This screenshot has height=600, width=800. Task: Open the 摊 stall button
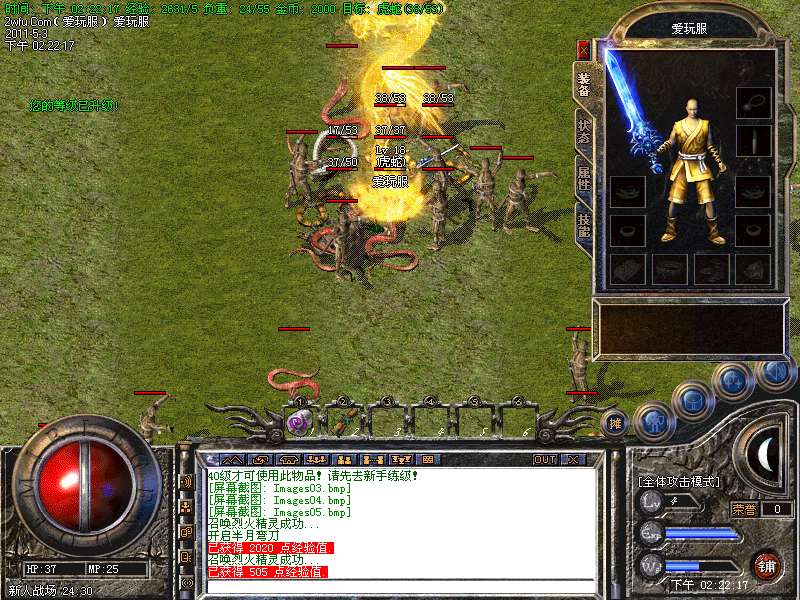[617, 424]
